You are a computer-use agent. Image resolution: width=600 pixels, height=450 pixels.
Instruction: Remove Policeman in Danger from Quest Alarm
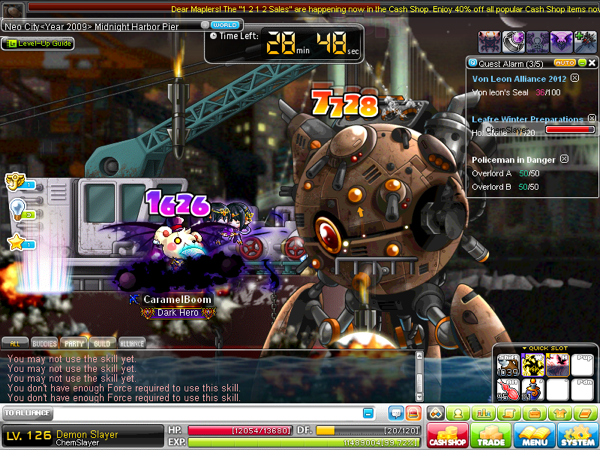[x=564, y=158]
